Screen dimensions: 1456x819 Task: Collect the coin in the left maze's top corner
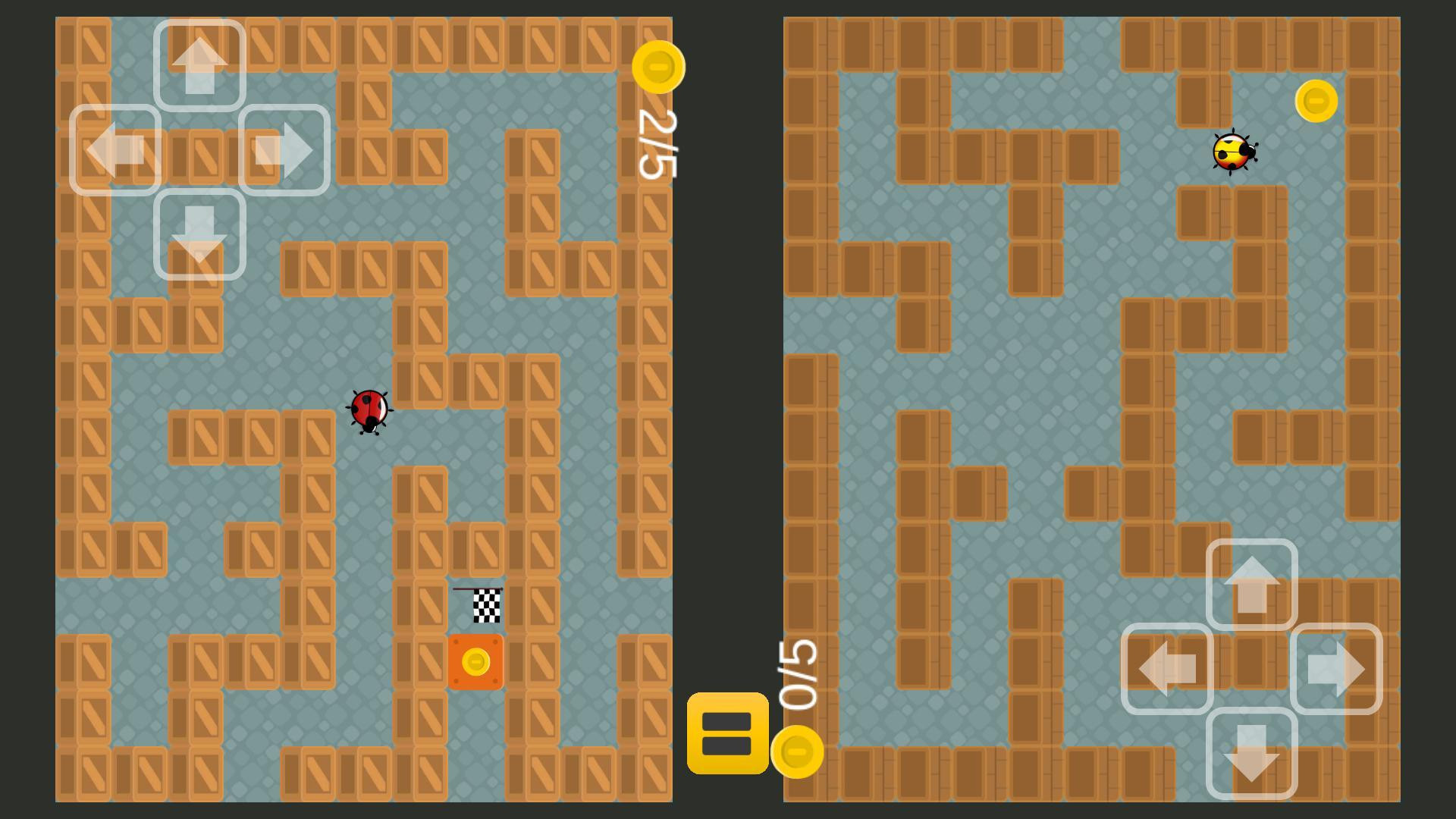658,68
